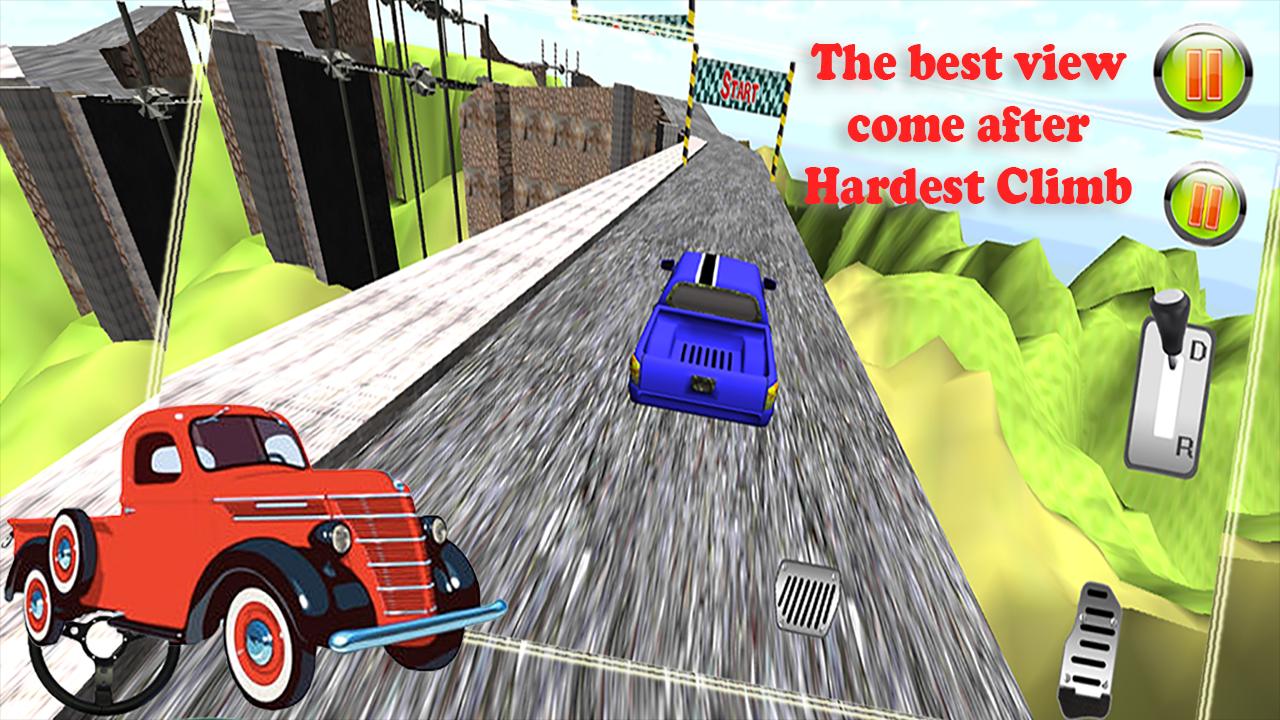Click the checkered Start flag banner
The width and height of the screenshot is (1280, 720).
[740, 87]
